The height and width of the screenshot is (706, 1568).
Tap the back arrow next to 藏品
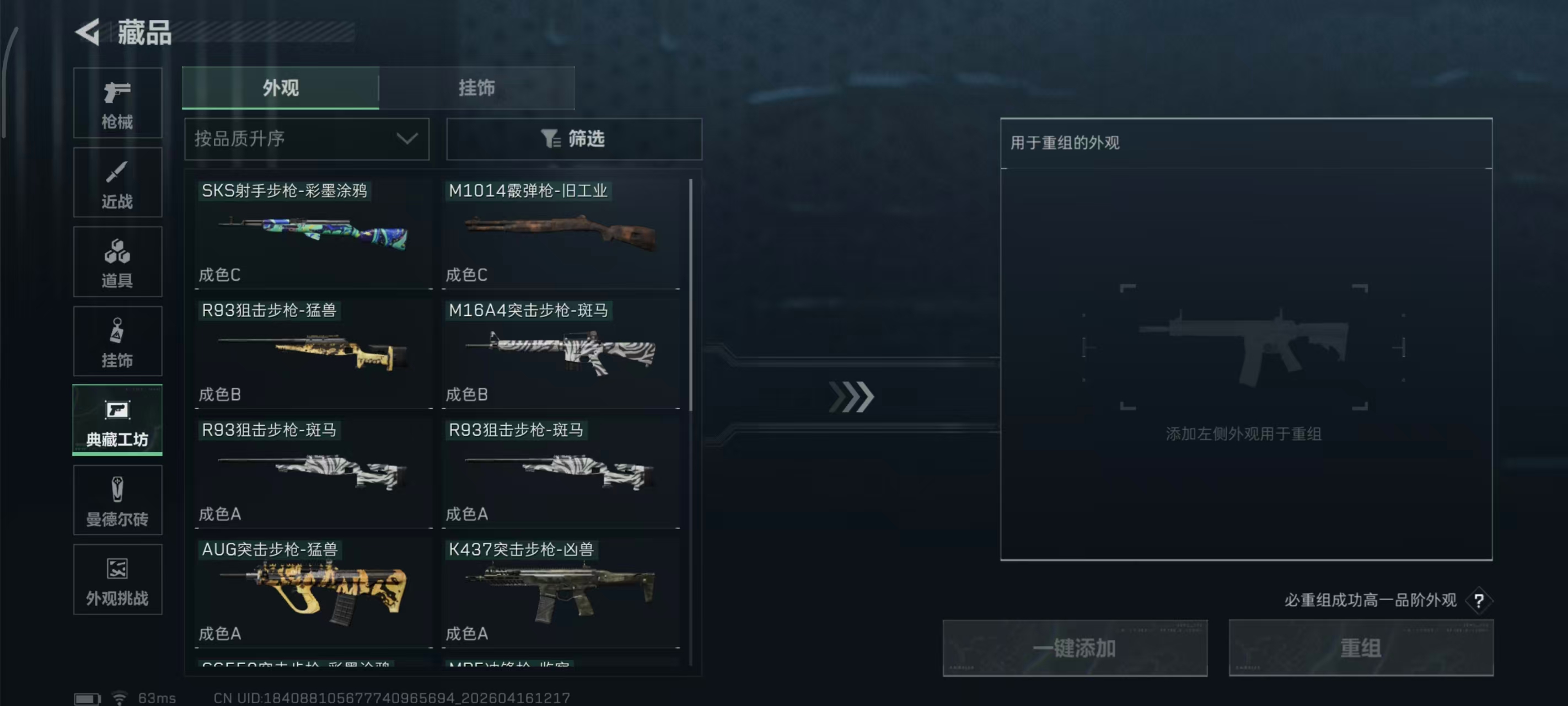pyautogui.click(x=87, y=31)
